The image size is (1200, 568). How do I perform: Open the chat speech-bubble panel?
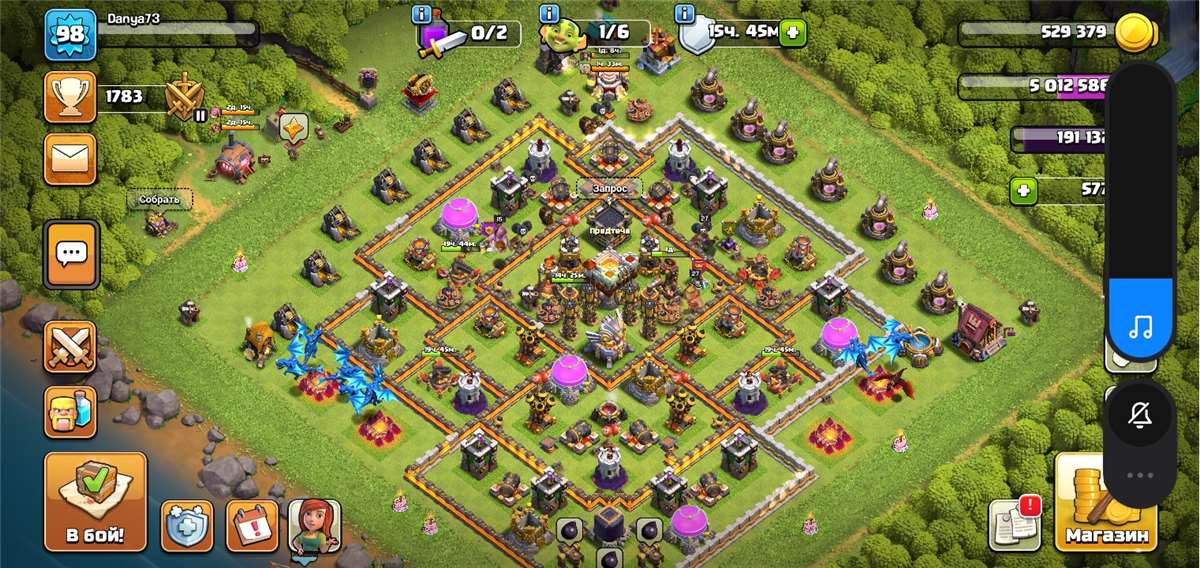pos(70,254)
